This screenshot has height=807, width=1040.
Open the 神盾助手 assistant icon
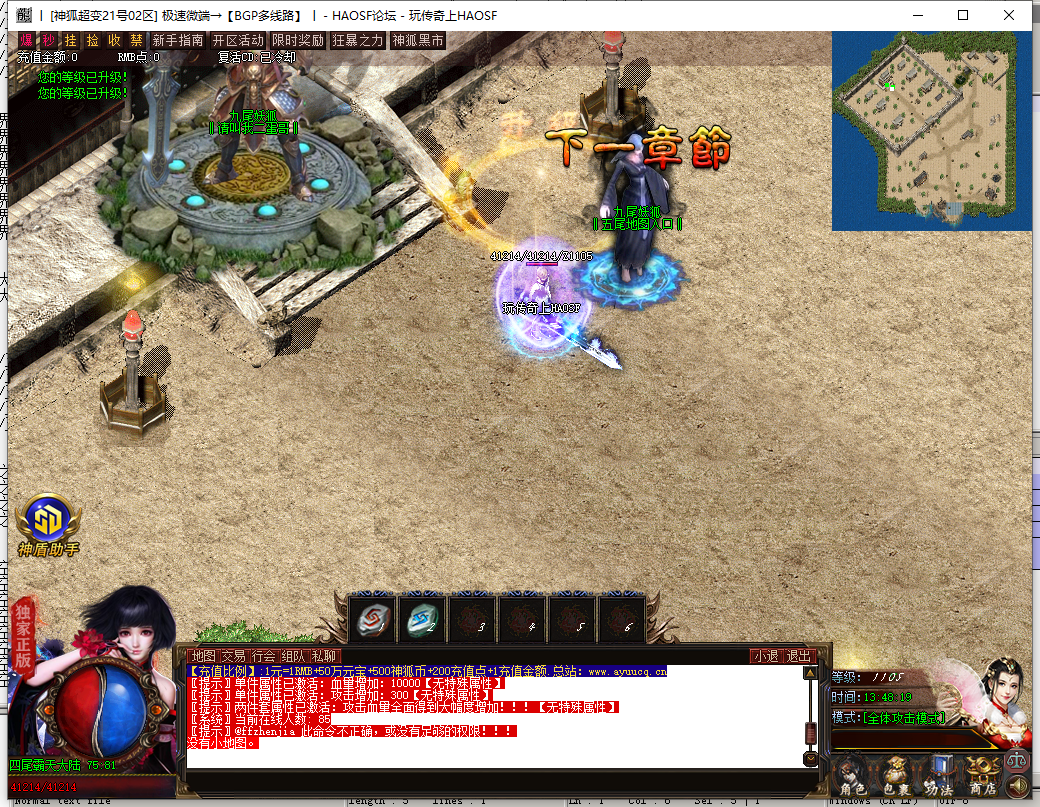(48, 522)
